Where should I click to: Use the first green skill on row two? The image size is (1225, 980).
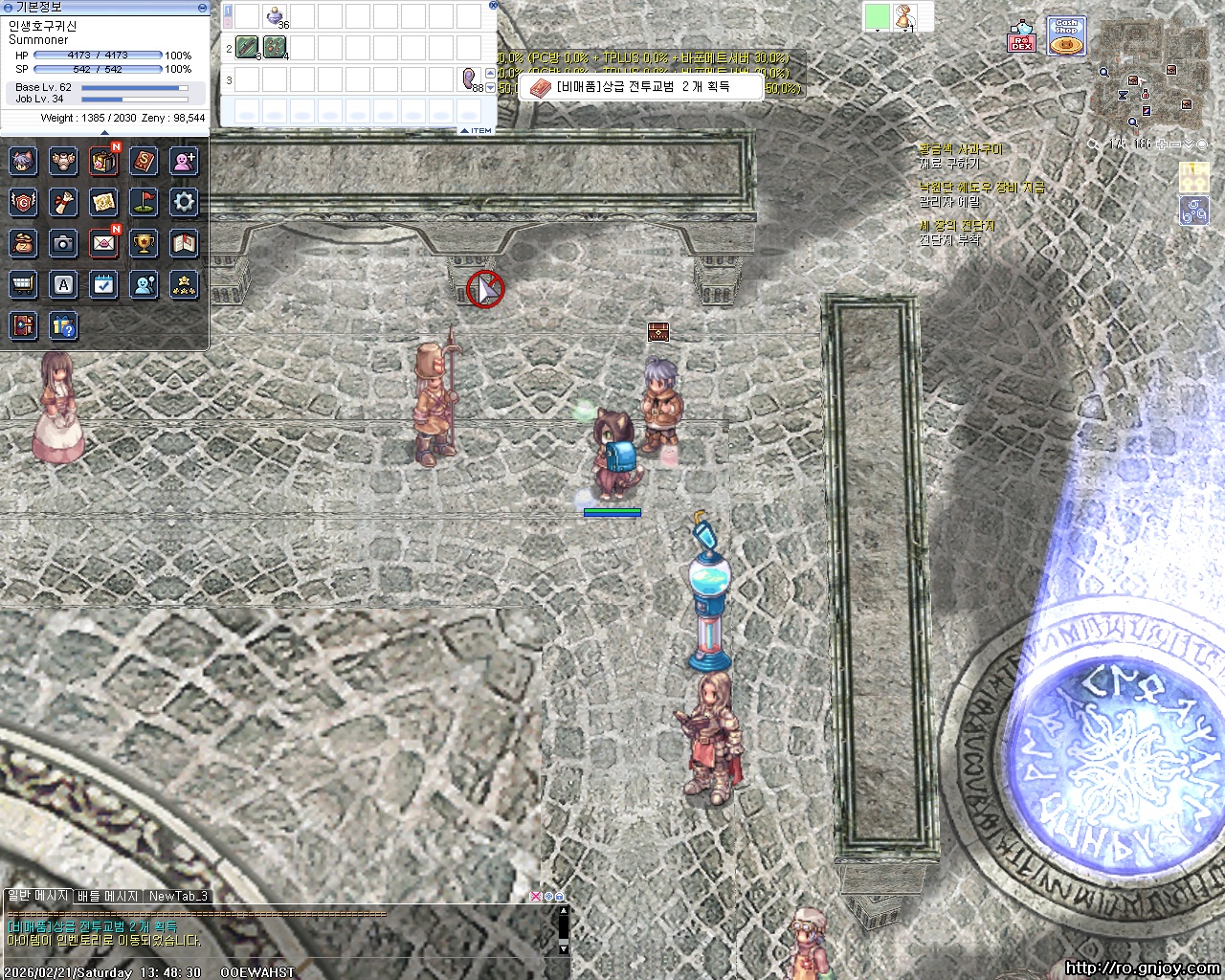pos(247,47)
